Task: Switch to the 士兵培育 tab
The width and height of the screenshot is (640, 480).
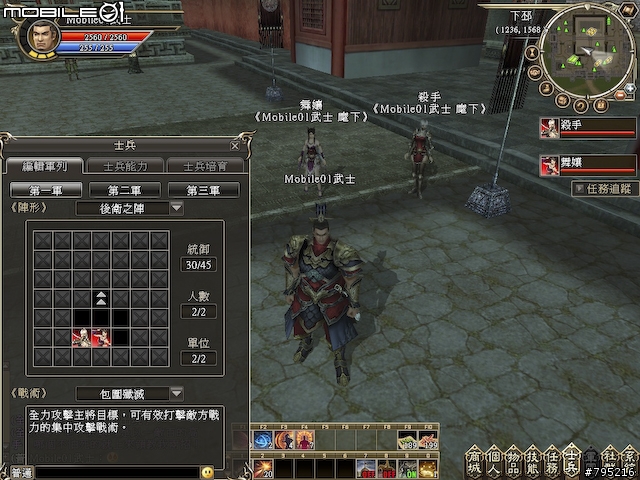Action: coord(202,166)
